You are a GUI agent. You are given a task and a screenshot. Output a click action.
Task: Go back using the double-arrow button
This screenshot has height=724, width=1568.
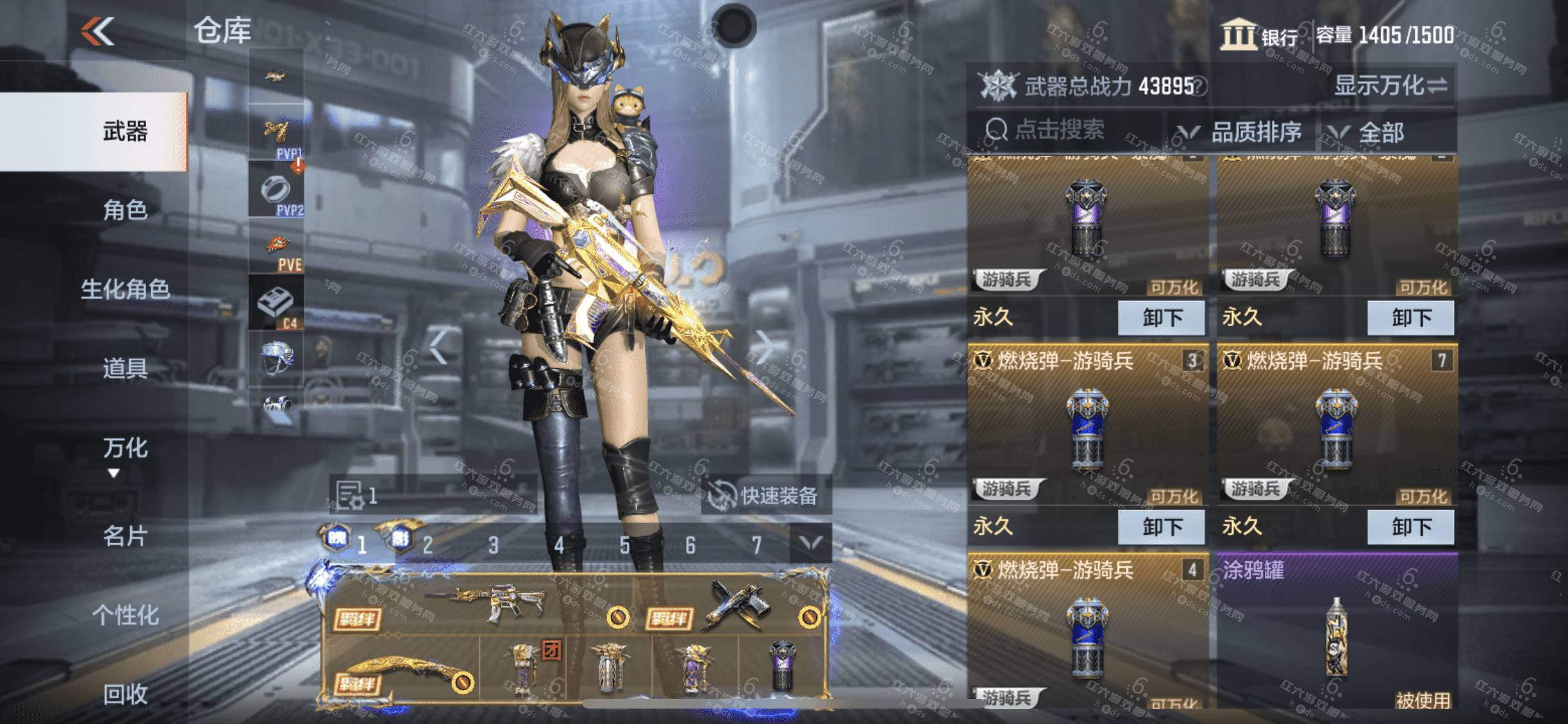98,32
